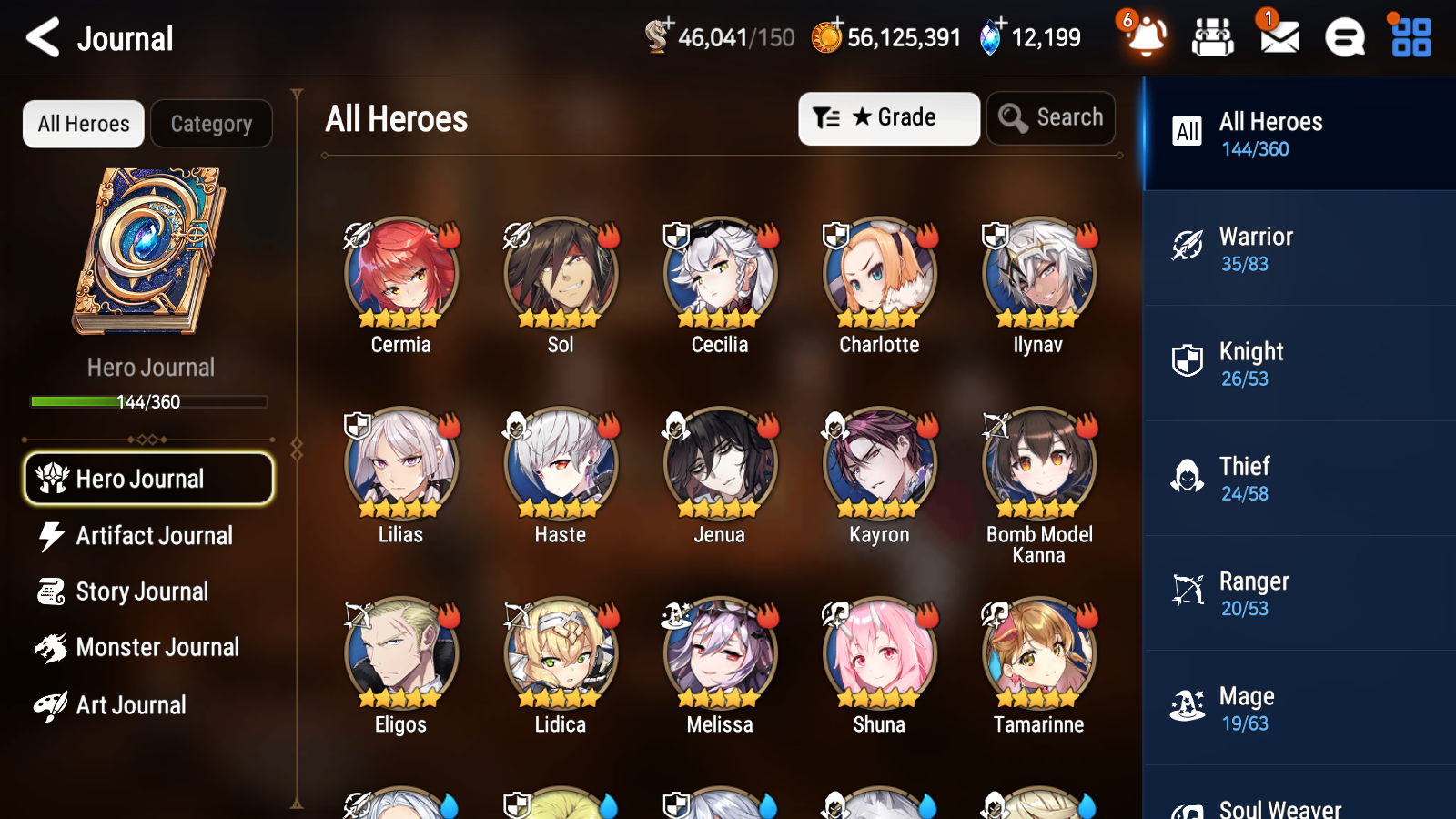The image size is (1456, 819).
Task: Open the Artifact Journal
Action: point(148,536)
